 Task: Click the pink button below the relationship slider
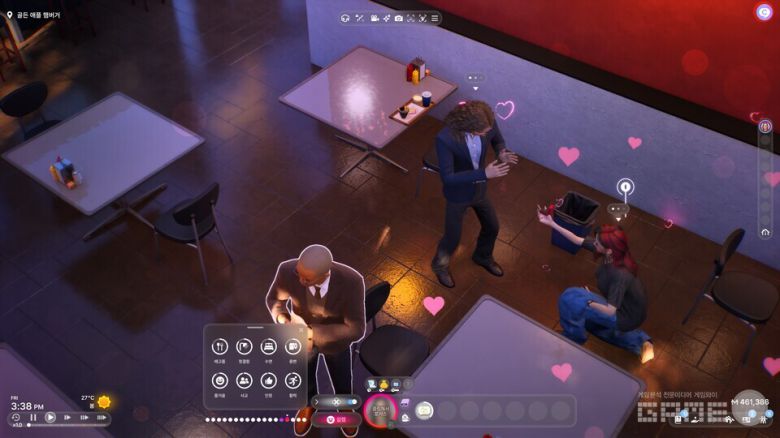point(336,420)
